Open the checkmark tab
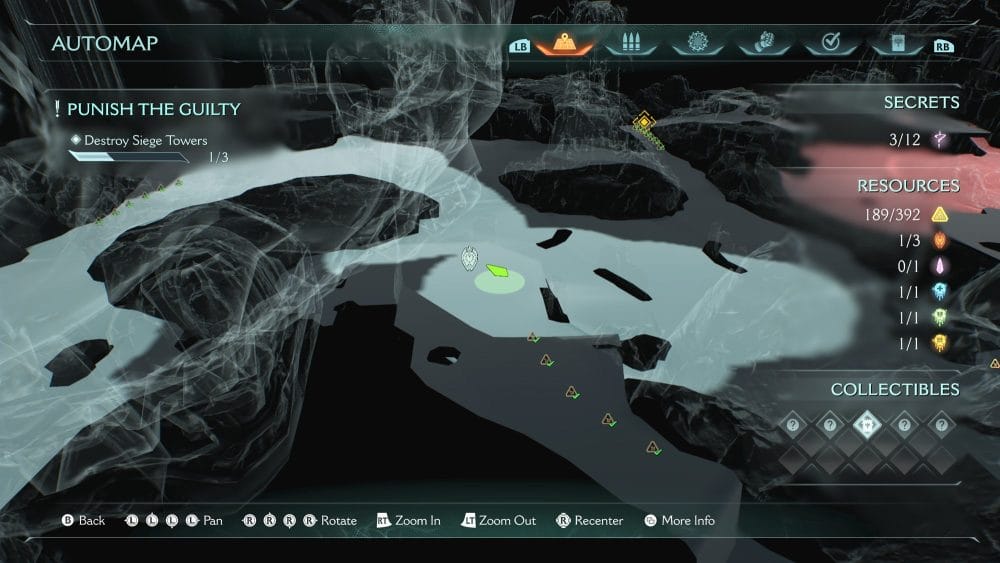 tap(829, 44)
